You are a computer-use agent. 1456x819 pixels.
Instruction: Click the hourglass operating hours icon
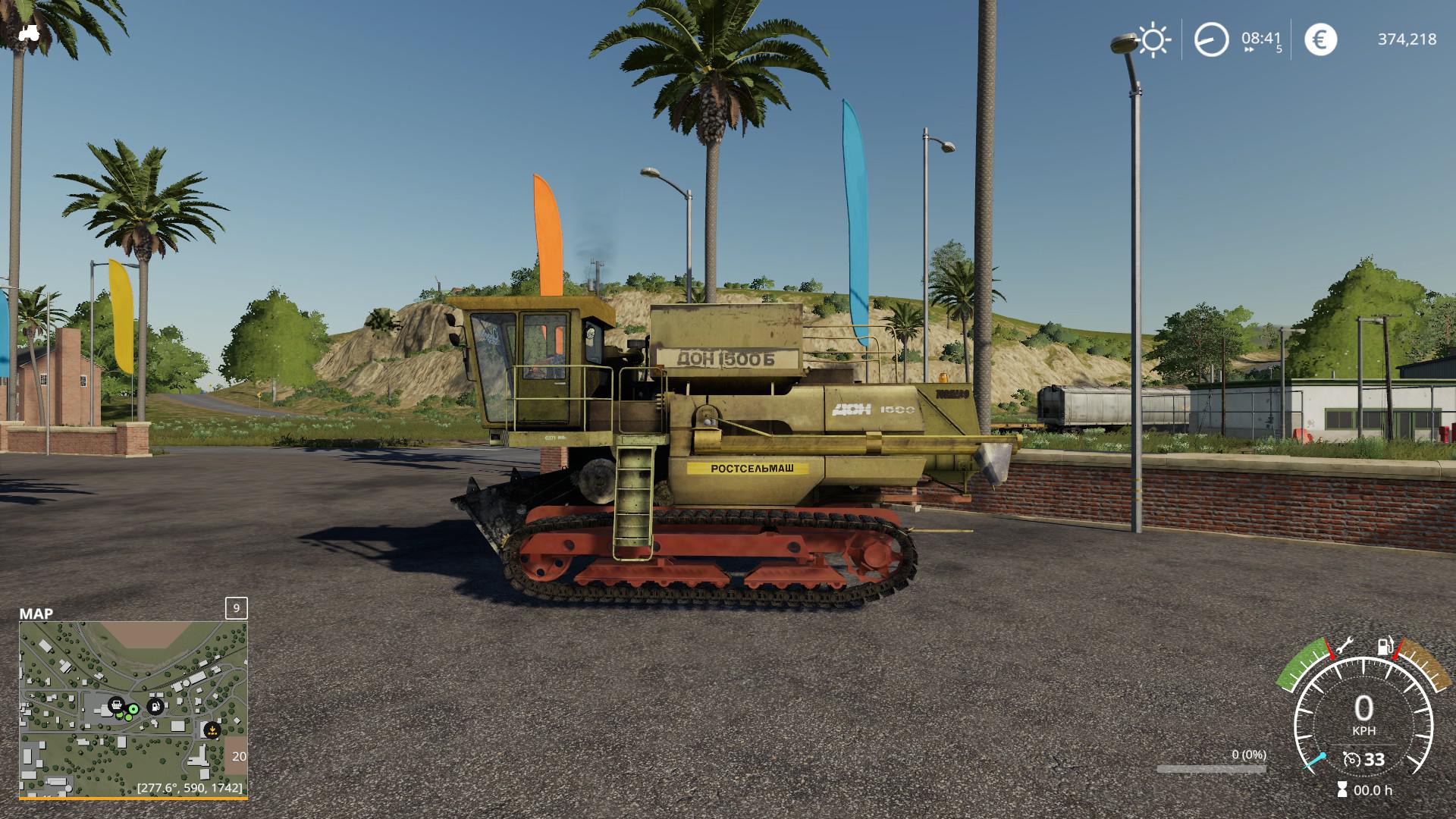pyautogui.click(x=1342, y=789)
